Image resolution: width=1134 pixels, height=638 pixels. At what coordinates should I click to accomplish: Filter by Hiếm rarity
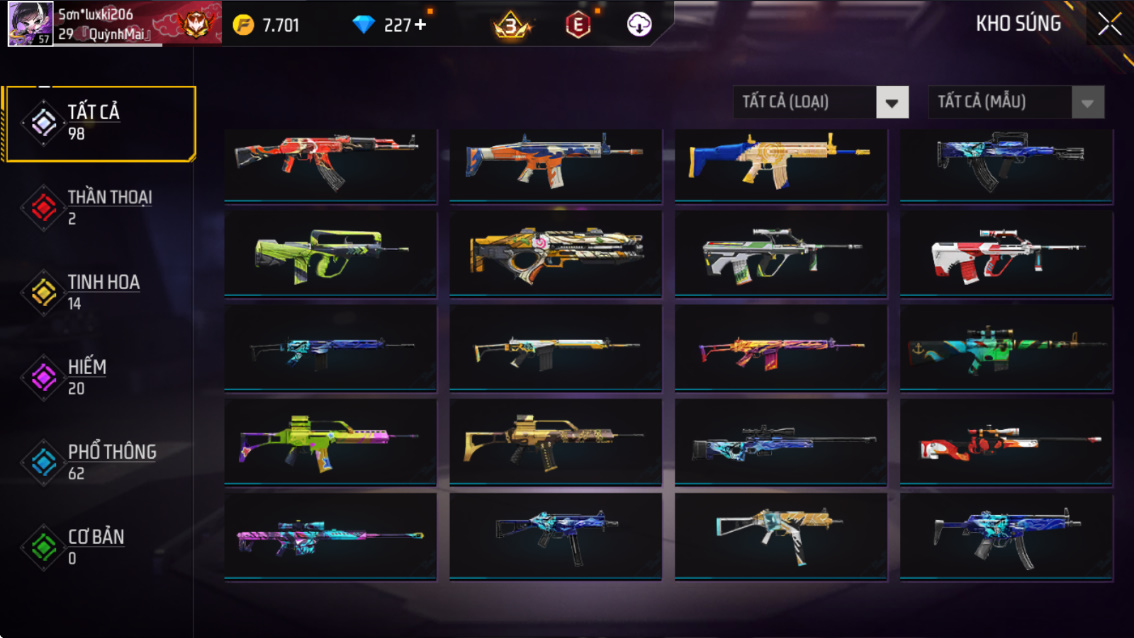click(x=98, y=377)
